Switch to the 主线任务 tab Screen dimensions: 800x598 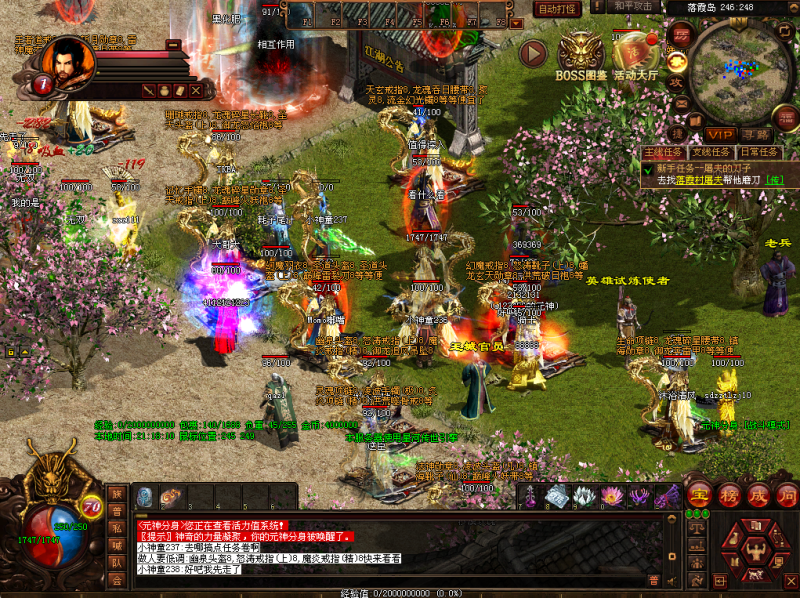pyautogui.click(x=666, y=152)
